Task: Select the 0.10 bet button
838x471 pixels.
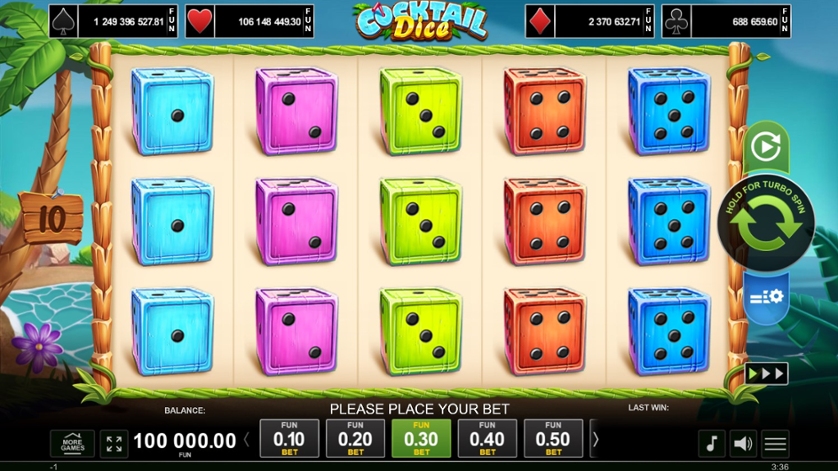Action: tap(289, 438)
